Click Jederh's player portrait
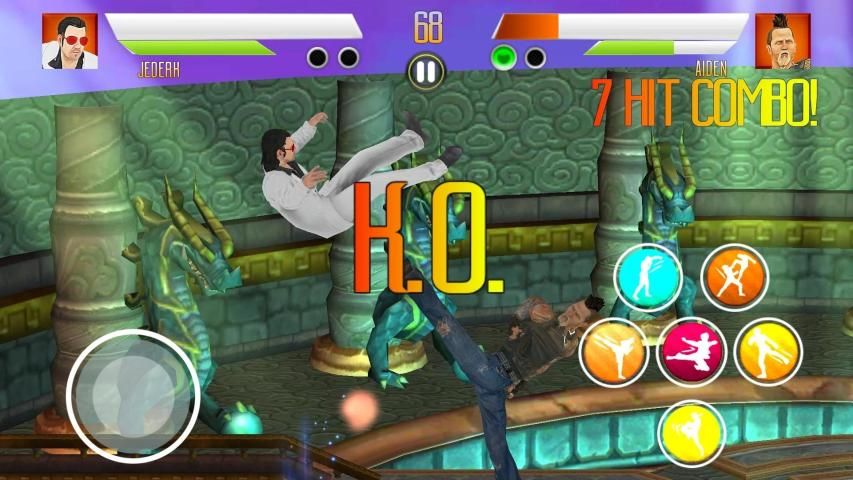Image resolution: width=853 pixels, height=480 pixels. tap(69, 41)
